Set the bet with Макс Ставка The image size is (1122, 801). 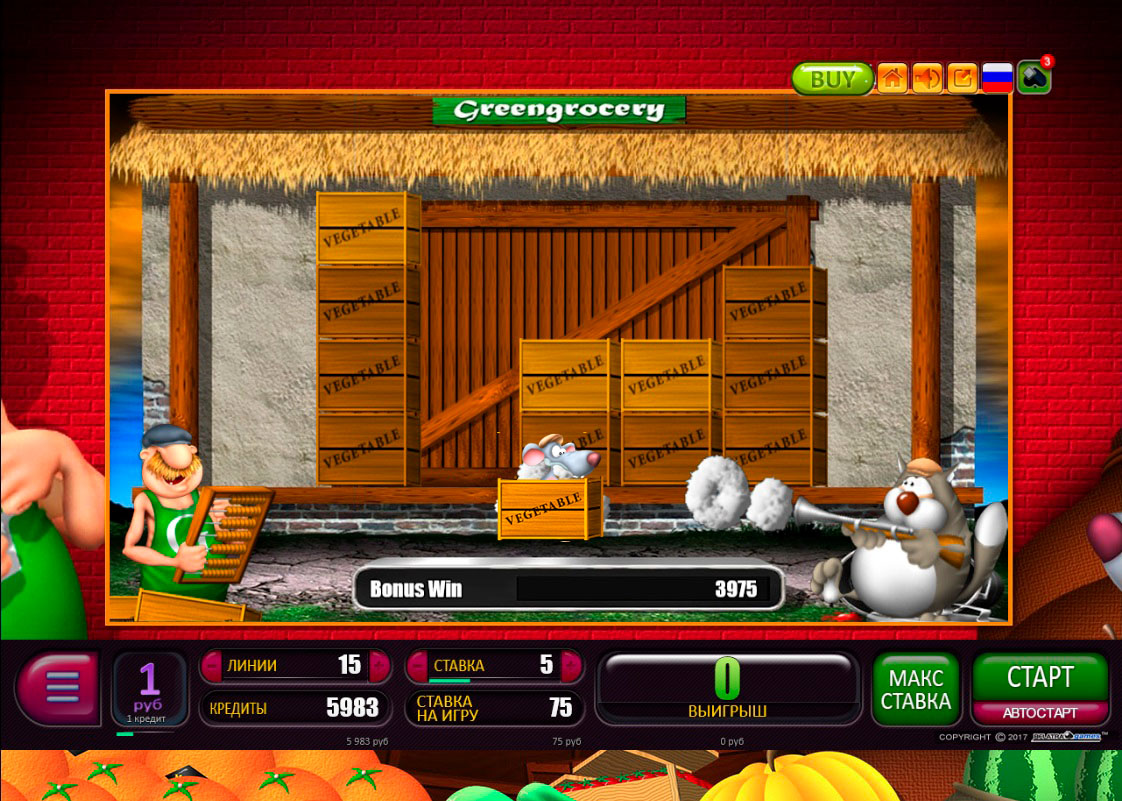(915, 689)
